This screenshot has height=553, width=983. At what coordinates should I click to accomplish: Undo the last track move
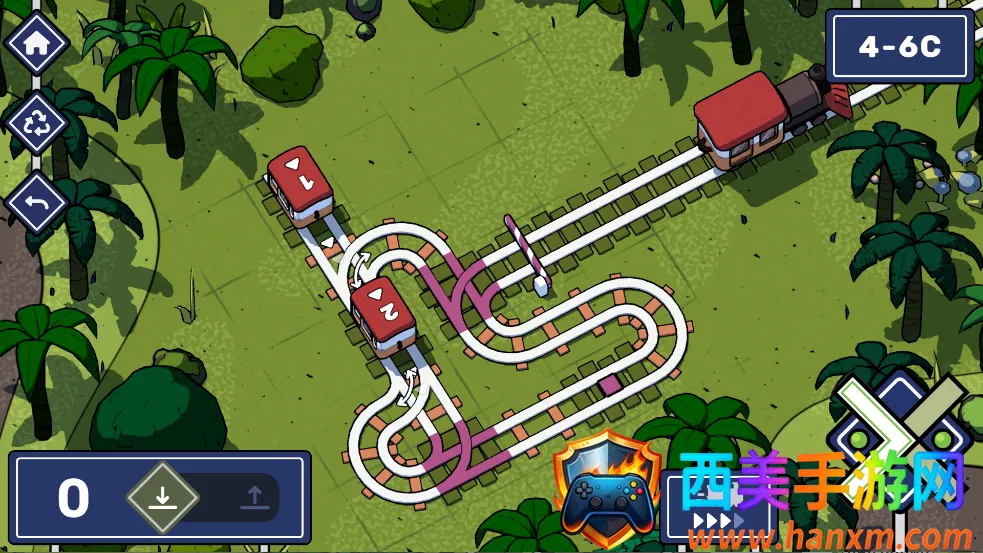tap(37, 204)
